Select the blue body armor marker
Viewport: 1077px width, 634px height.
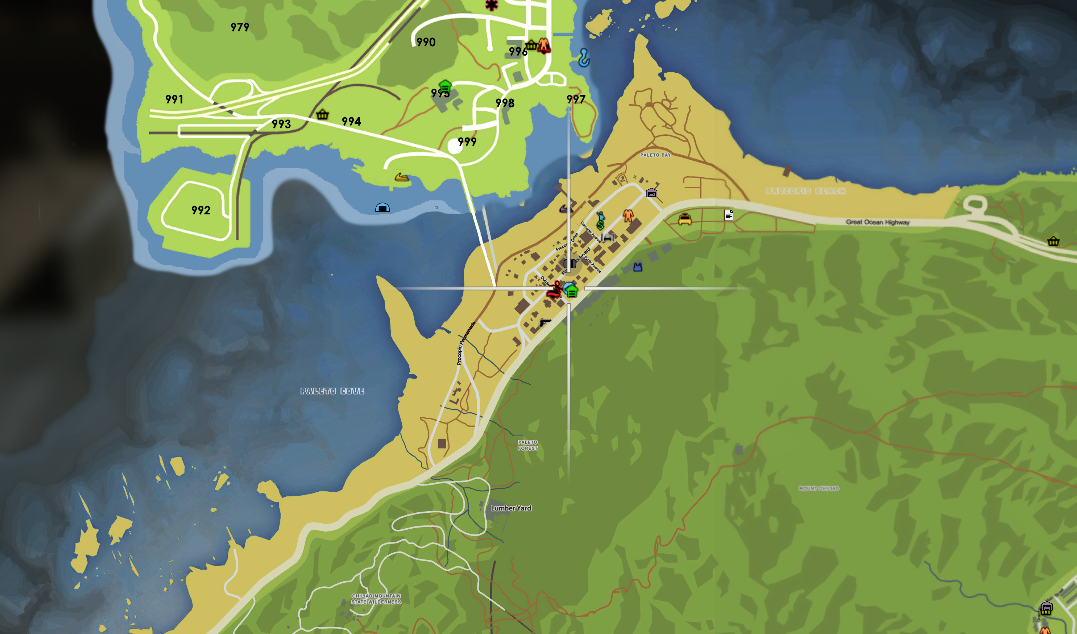click(x=637, y=267)
